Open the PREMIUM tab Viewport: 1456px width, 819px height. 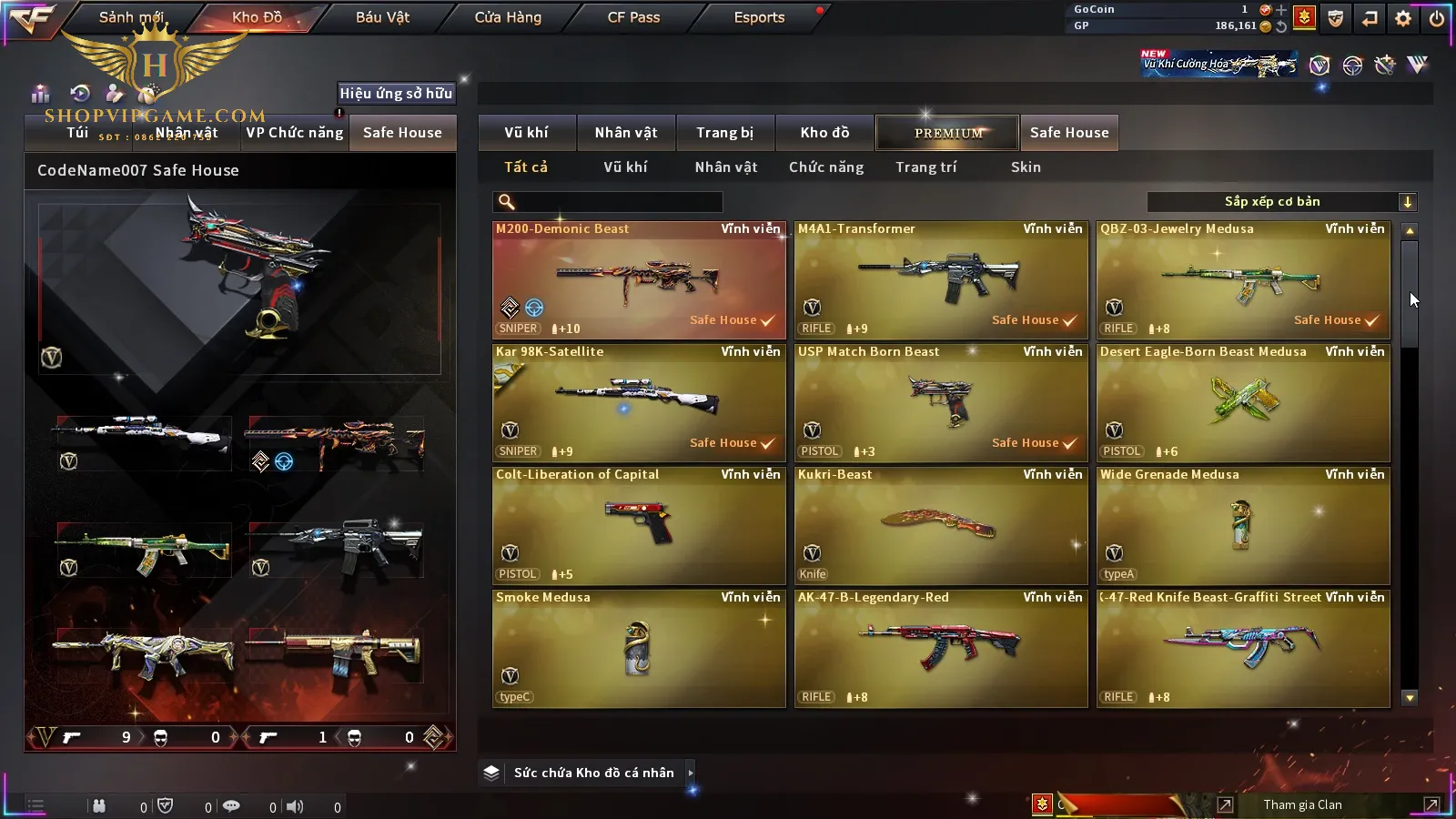click(x=947, y=133)
